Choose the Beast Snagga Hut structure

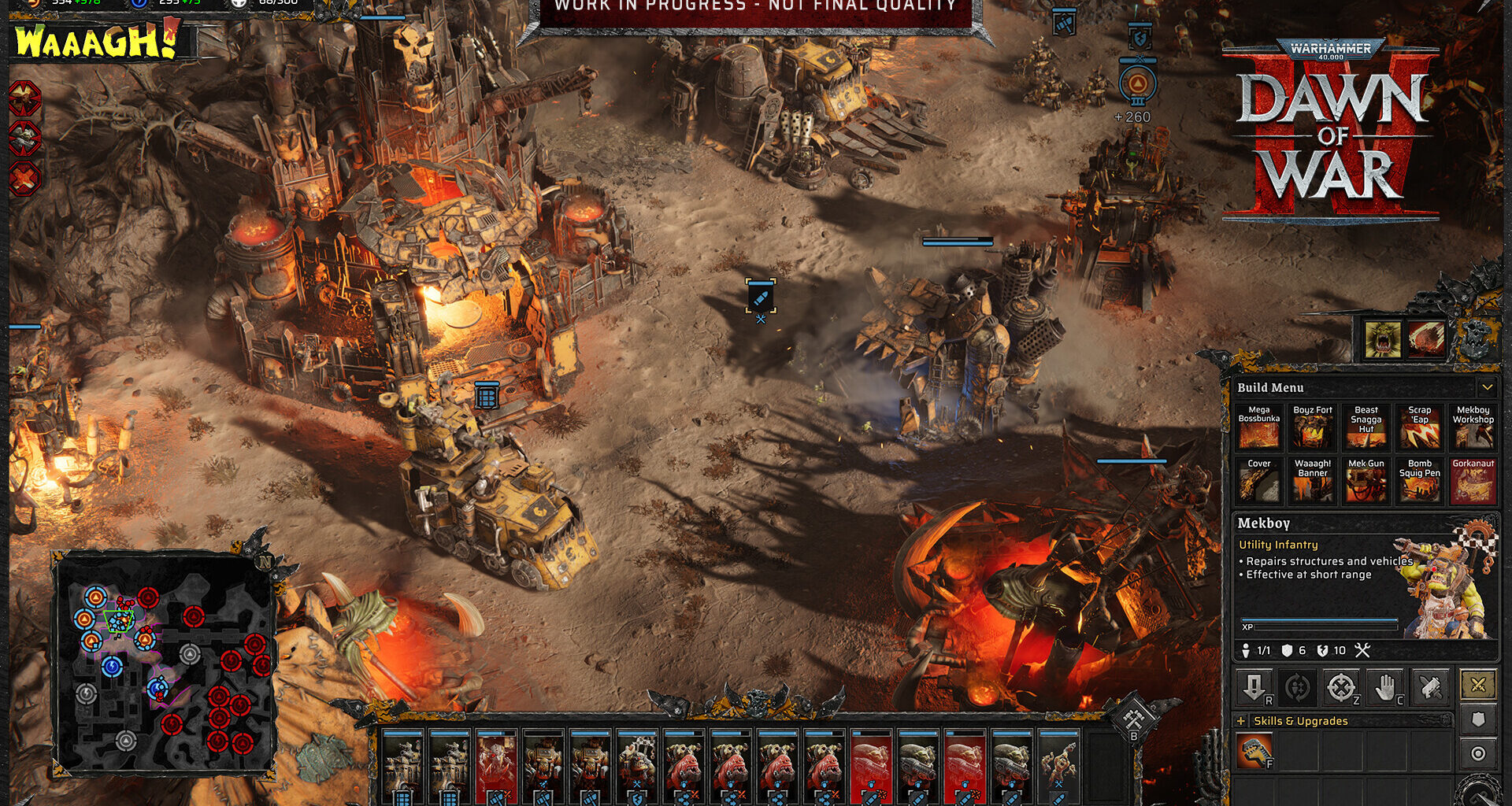click(x=1366, y=427)
